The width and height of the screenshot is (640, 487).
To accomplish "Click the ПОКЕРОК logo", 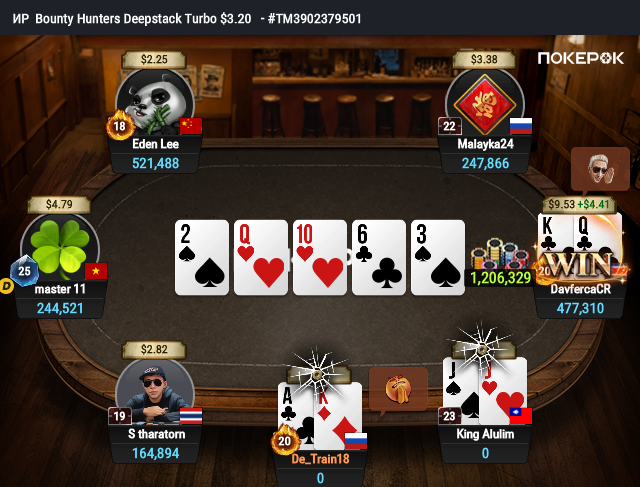I will pyautogui.click(x=582, y=58).
